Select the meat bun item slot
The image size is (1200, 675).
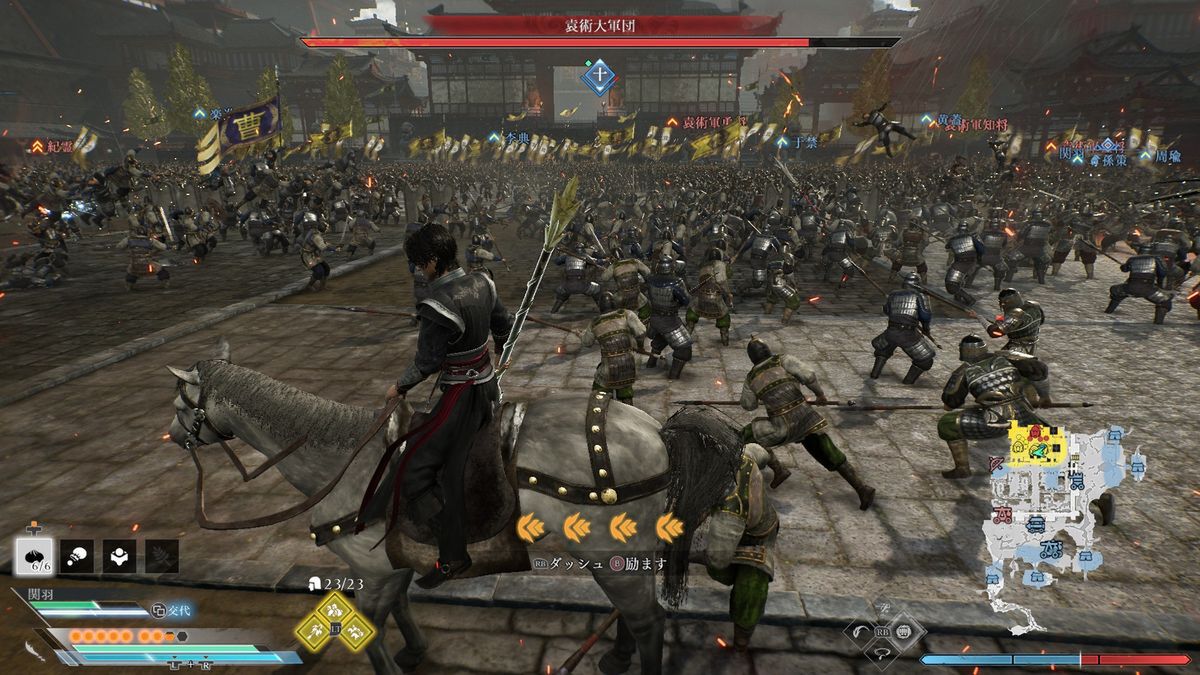click(34, 556)
